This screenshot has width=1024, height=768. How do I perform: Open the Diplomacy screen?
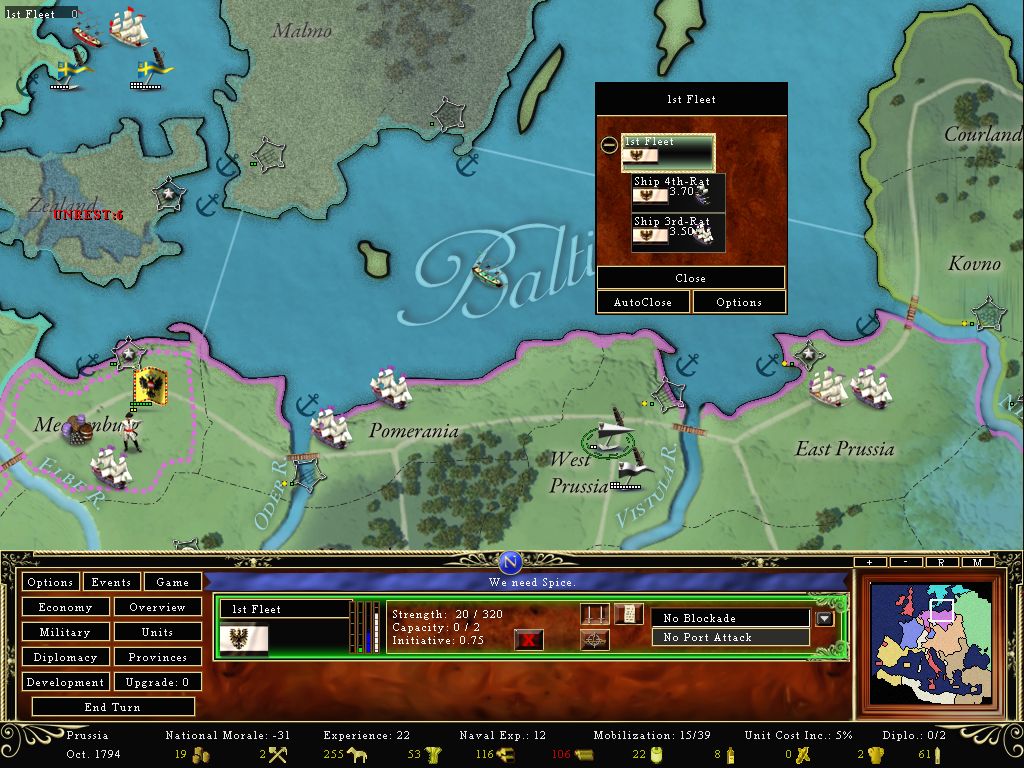(65, 657)
